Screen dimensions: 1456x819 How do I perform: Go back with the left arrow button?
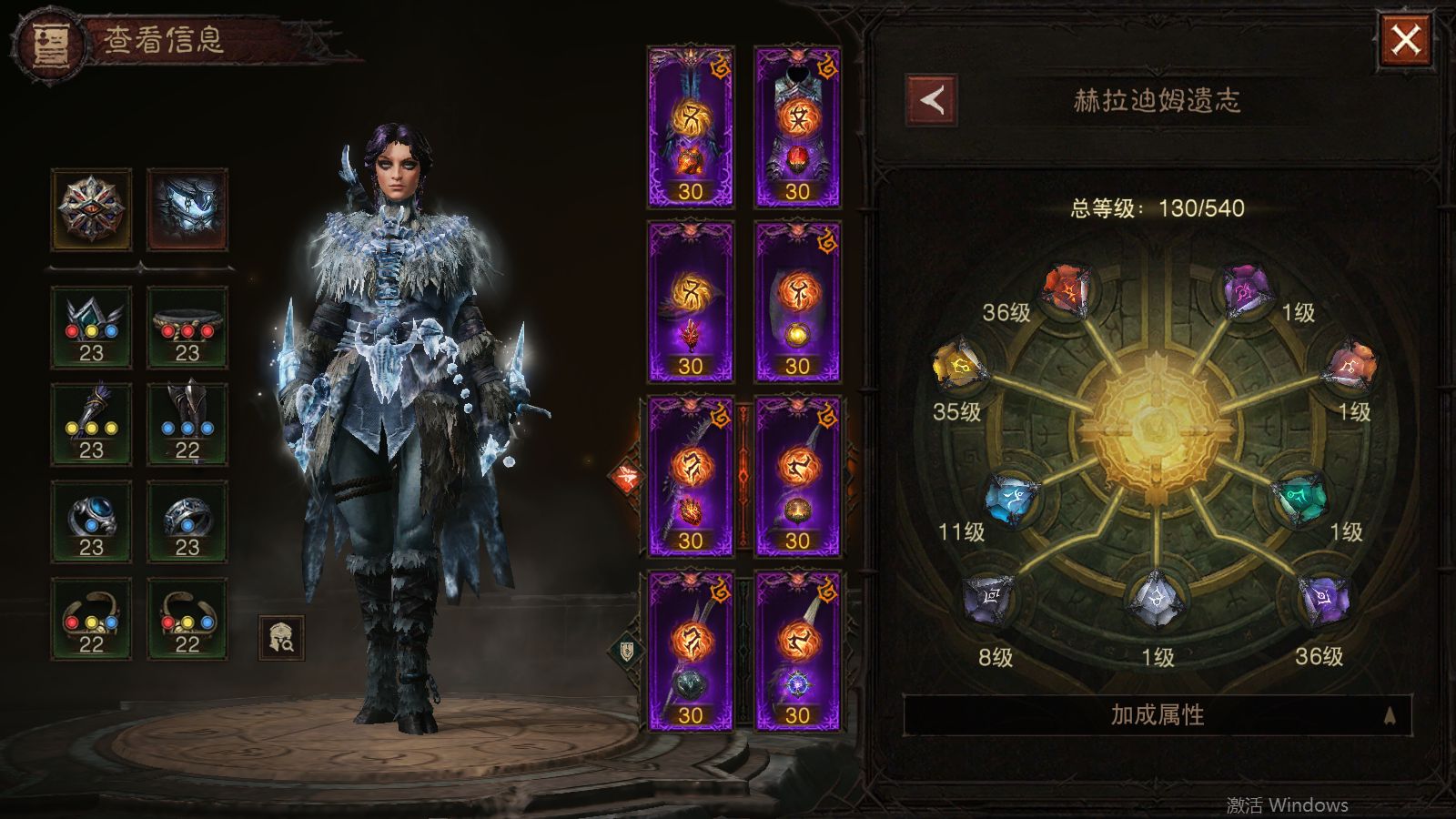(x=931, y=100)
